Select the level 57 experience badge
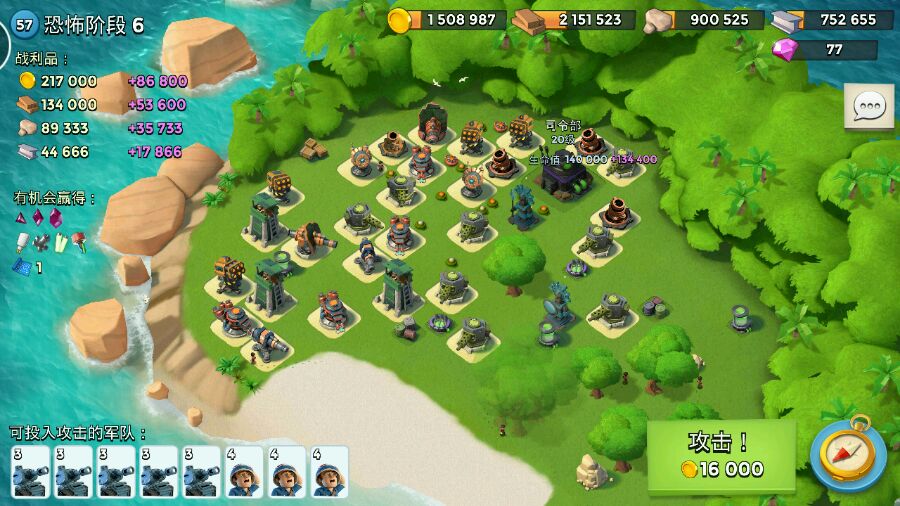The height and width of the screenshot is (506, 900). click(x=25, y=25)
